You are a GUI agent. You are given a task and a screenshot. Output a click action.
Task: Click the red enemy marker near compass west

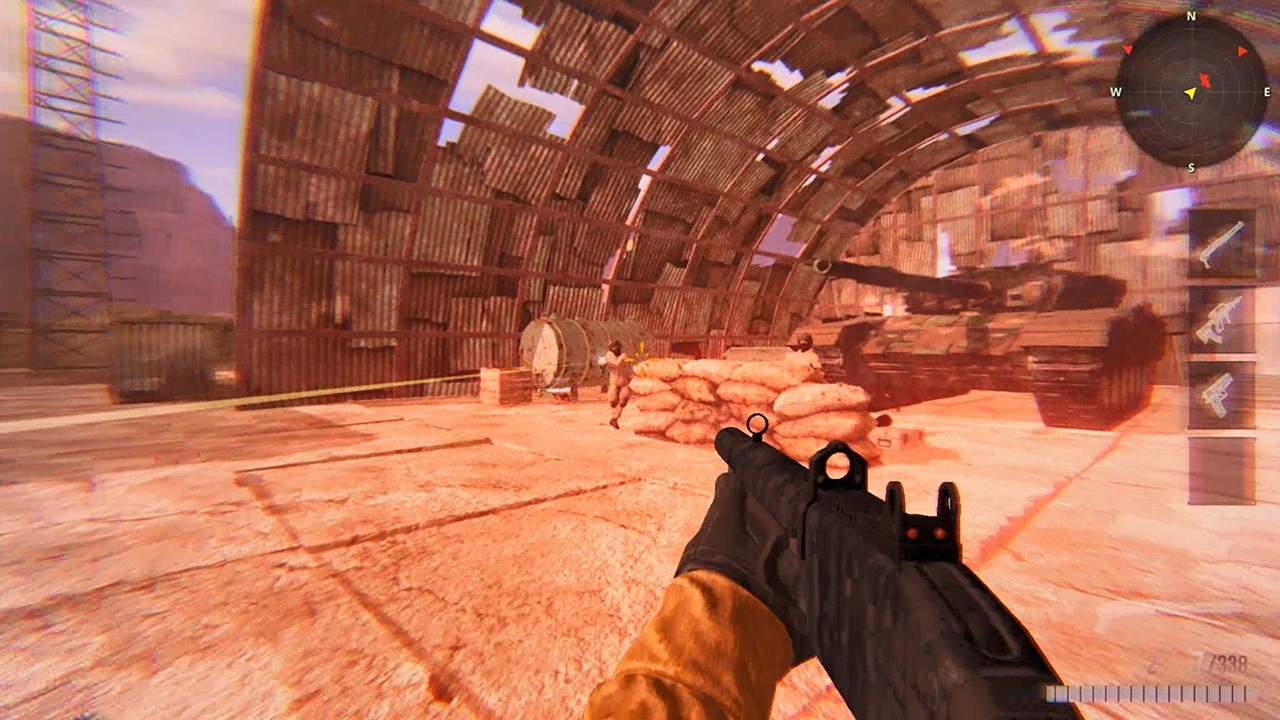pyautogui.click(x=1128, y=50)
